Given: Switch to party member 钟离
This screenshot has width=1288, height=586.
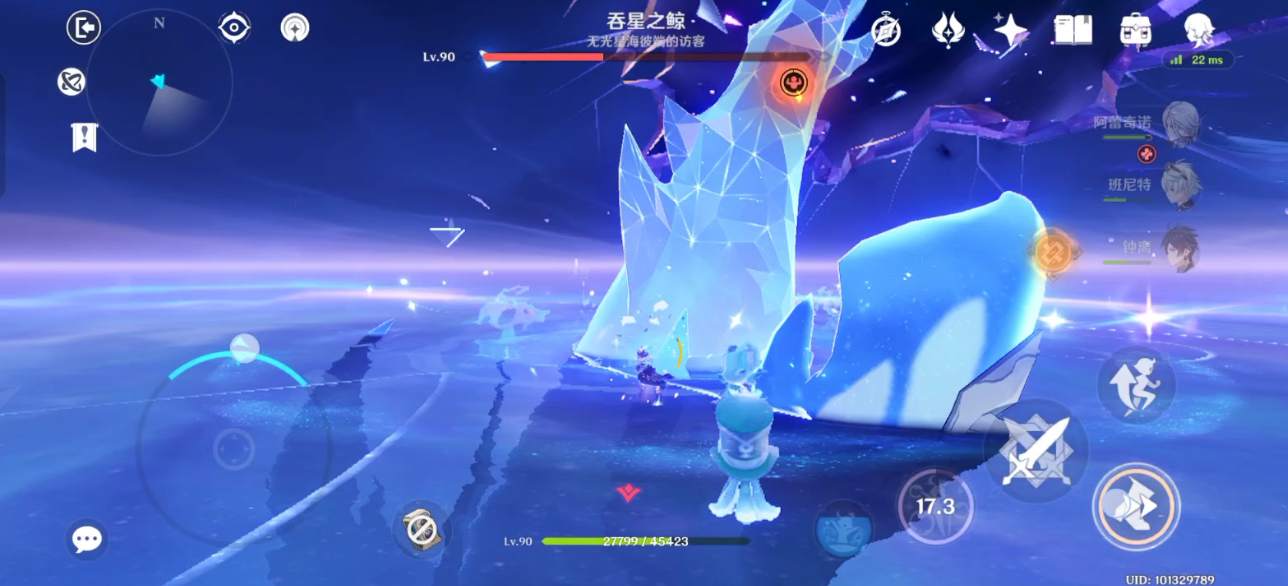Looking at the screenshot, I should (1180, 247).
